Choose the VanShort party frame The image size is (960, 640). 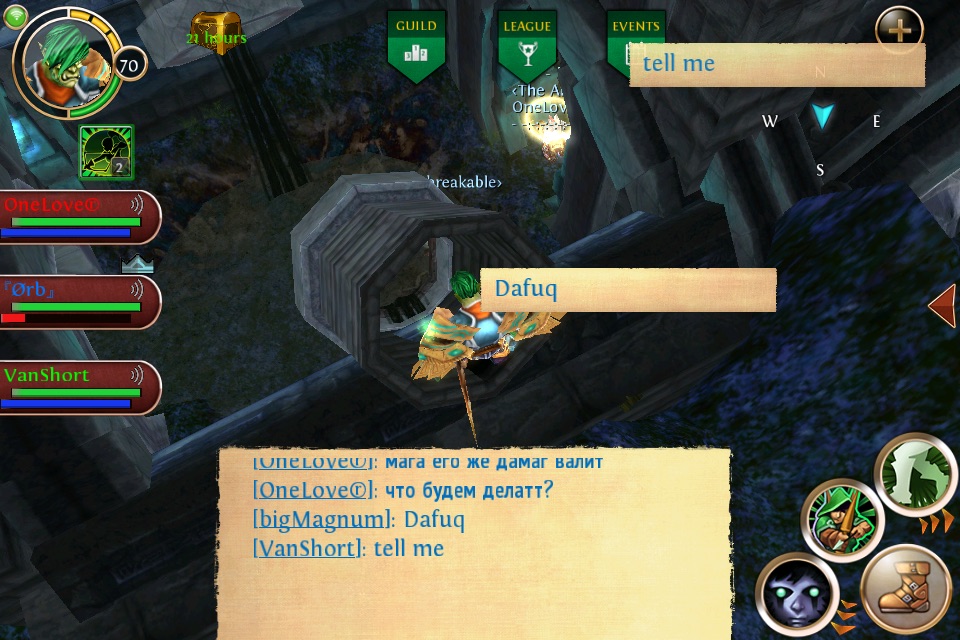click(x=78, y=387)
